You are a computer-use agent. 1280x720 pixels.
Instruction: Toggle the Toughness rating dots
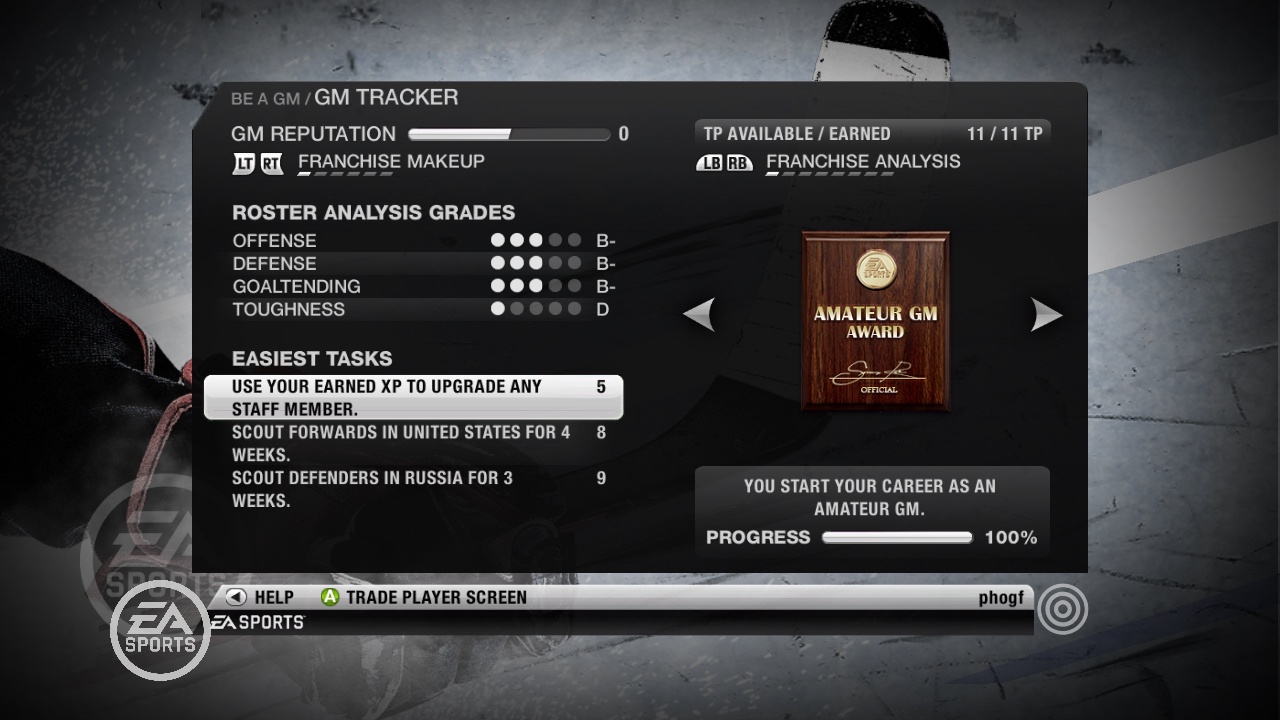[536, 309]
